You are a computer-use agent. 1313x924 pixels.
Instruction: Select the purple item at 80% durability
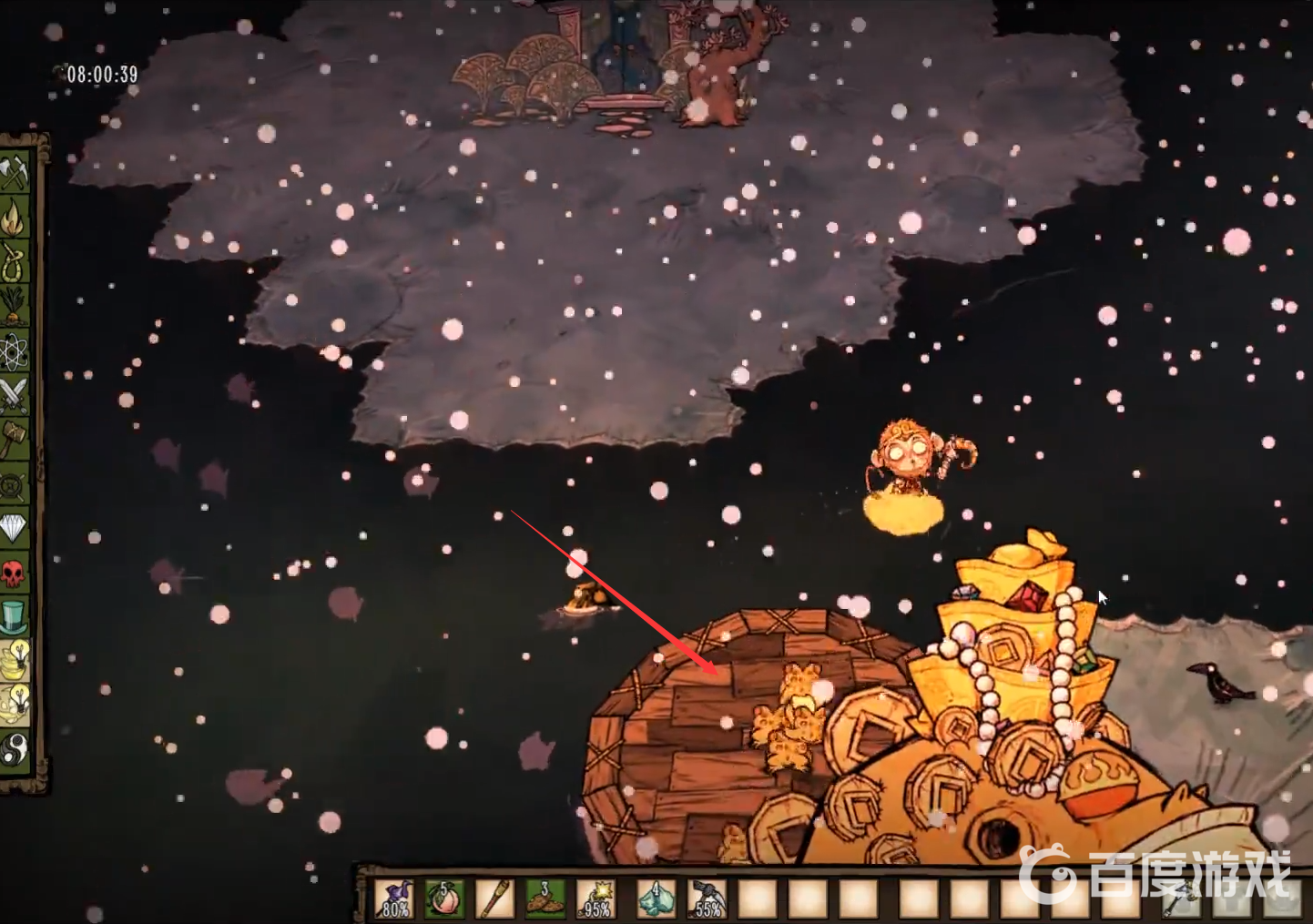pyautogui.click(x=395, y=899)
